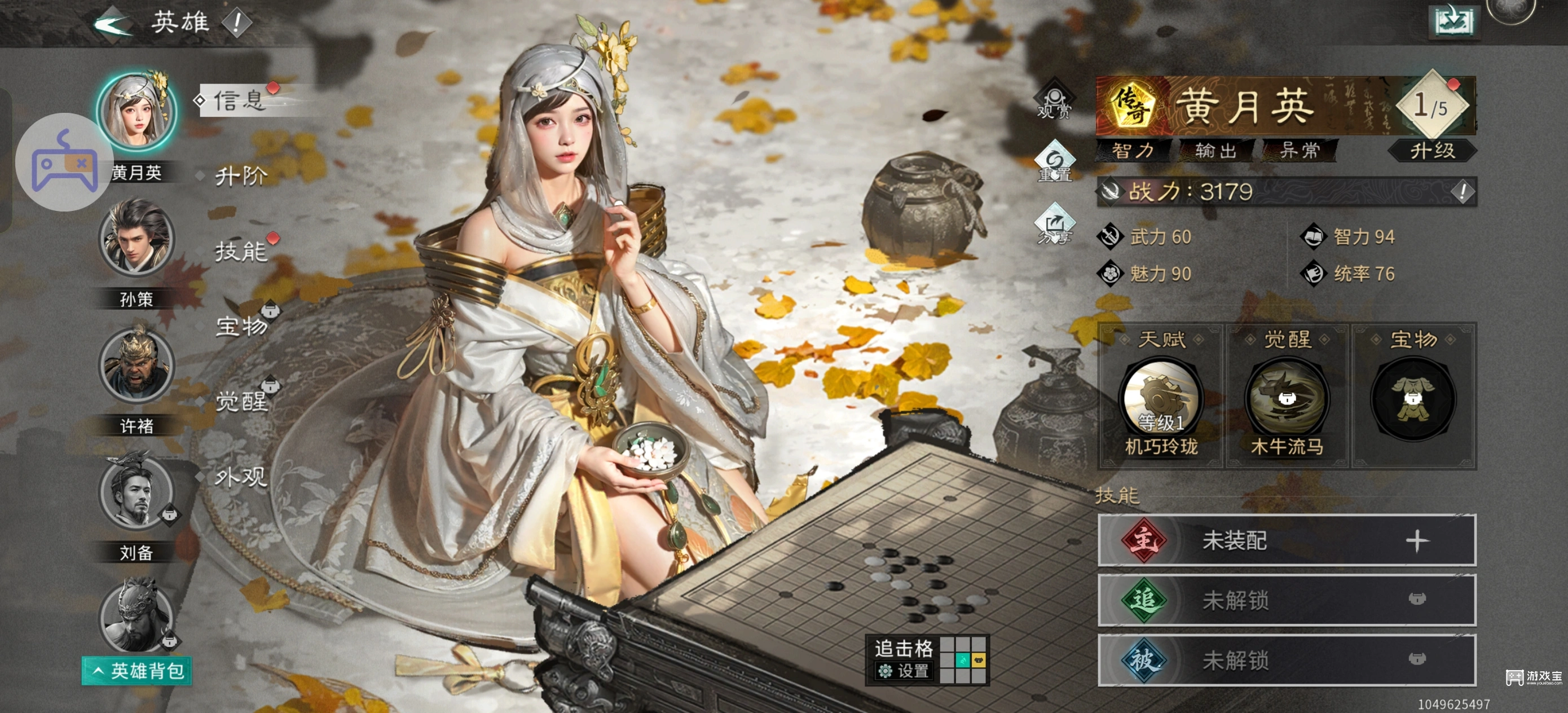Click the 升级 level up button

[1432, 151]
